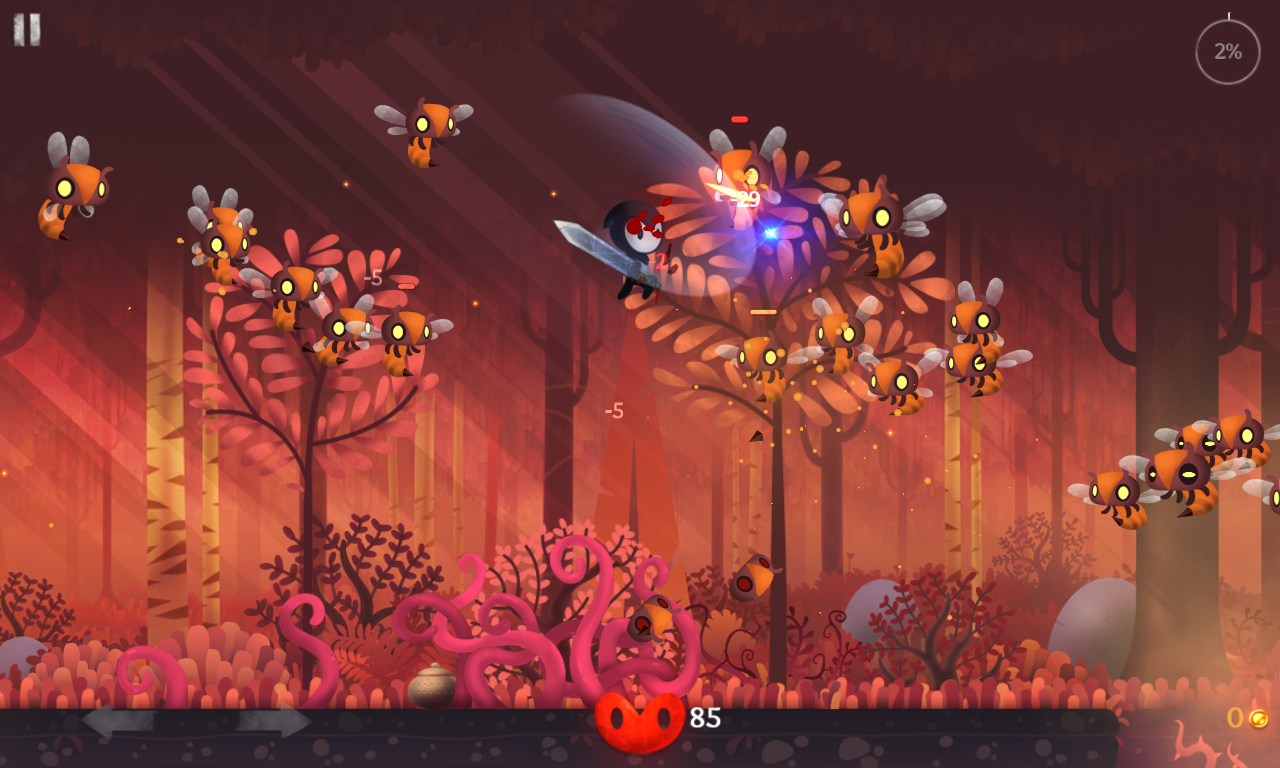
Task: Pause the game
Action: tap(27, 29)
